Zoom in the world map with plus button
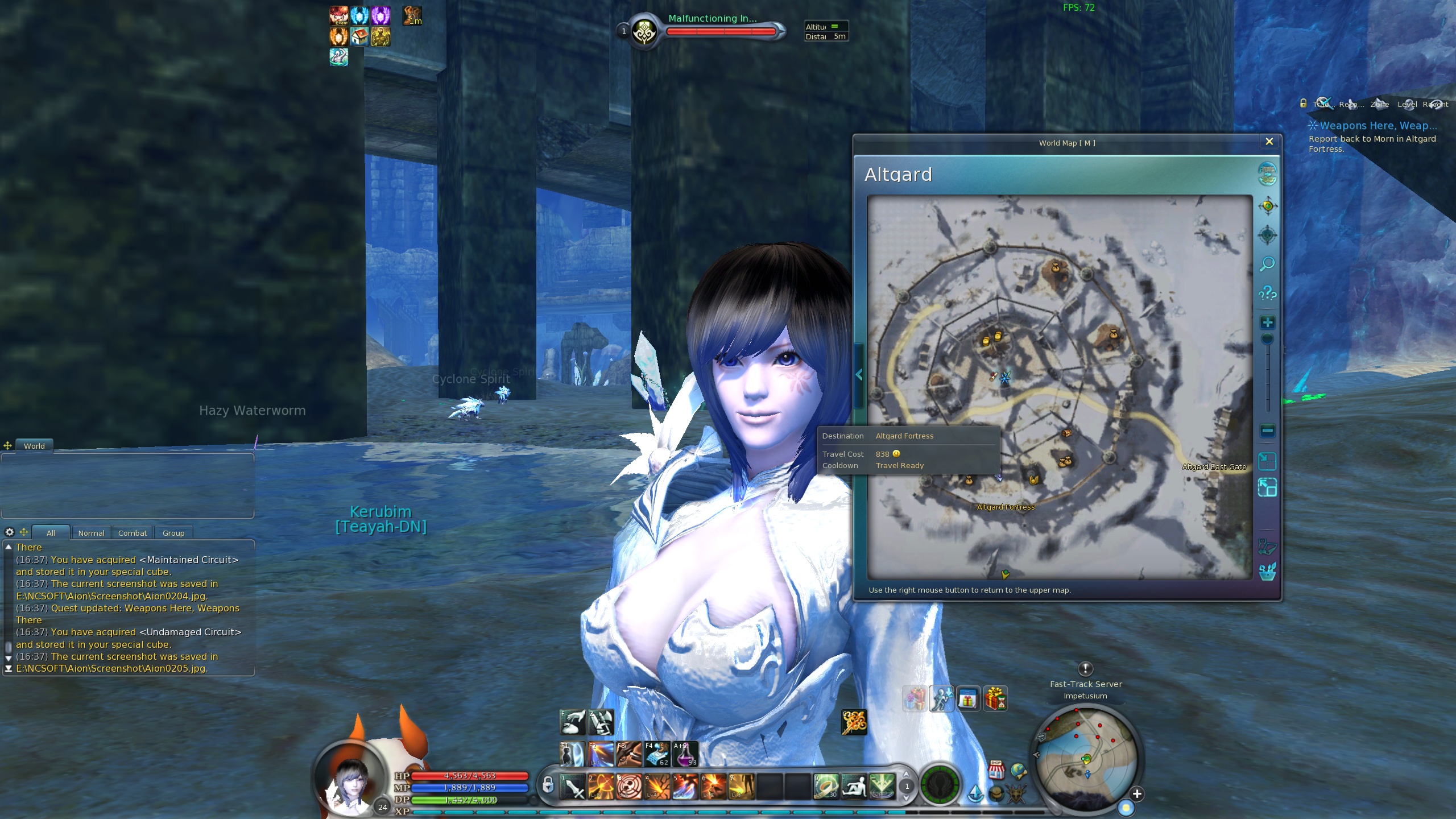The height and width of the screenshot is (819, 1456). click(x=1267, y=322)
